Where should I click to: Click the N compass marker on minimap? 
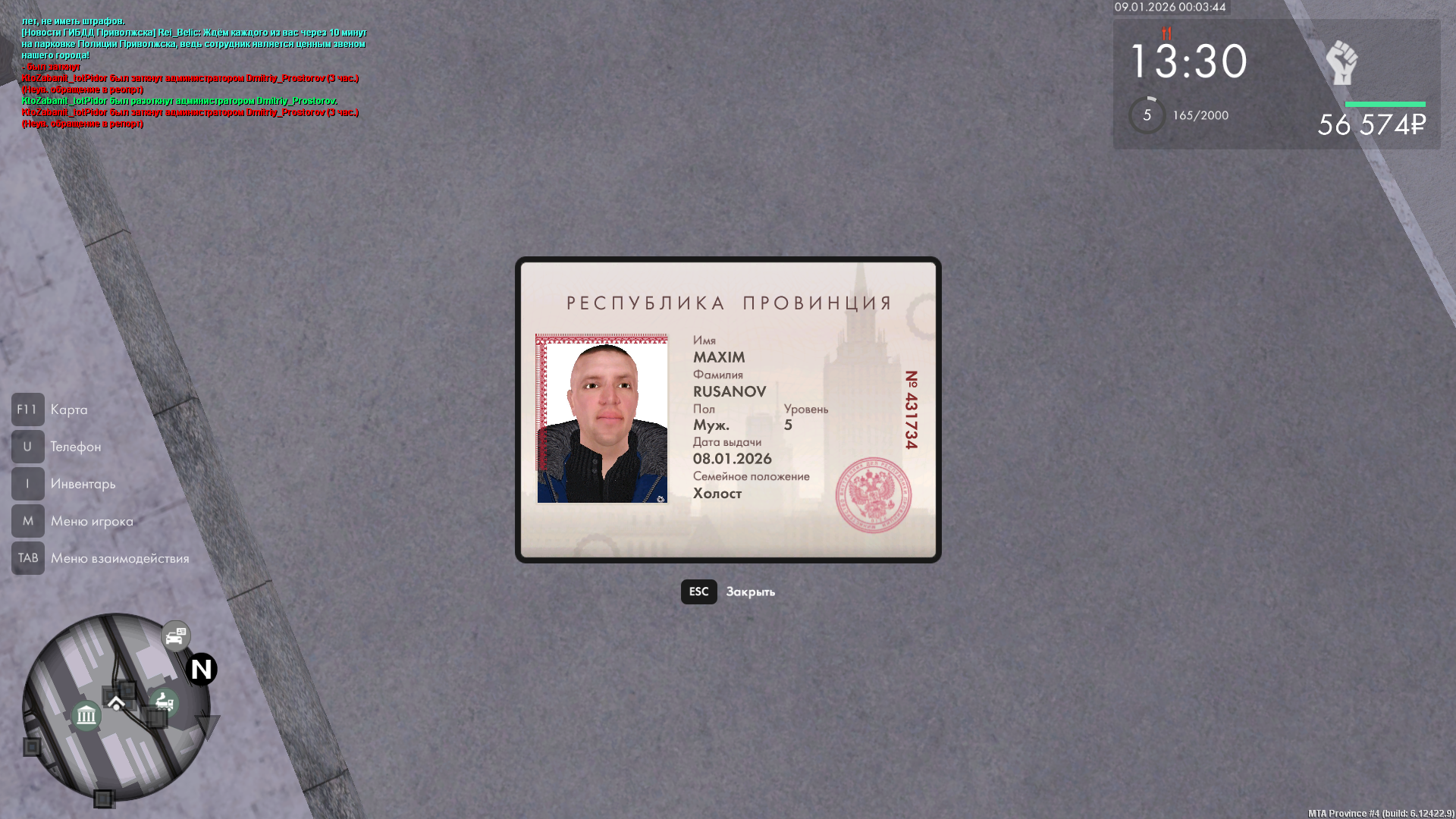click(199, 670)
